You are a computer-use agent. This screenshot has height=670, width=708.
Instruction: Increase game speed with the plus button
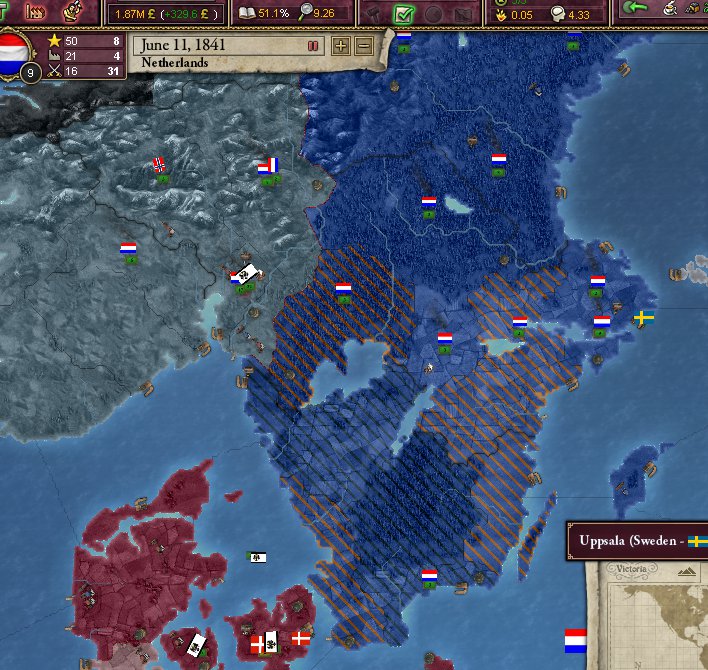[x=341, y=46]
